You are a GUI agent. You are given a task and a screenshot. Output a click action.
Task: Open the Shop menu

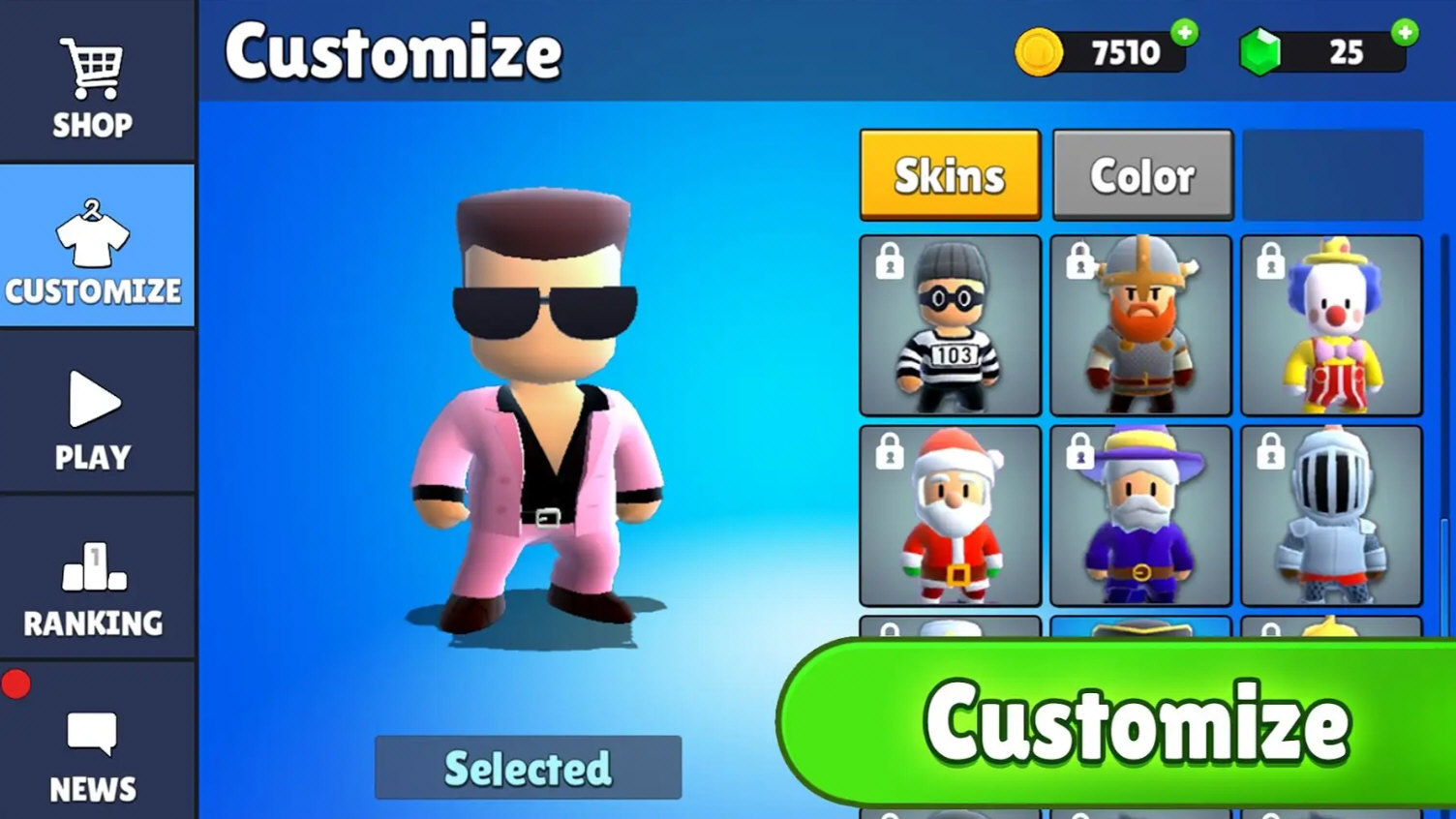coord(93,85)
